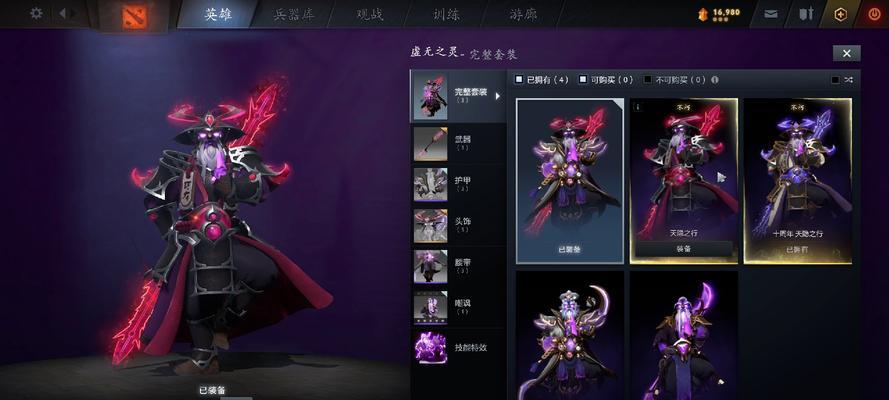Click the Dota 2 logo home button
Viewport: 889px width, 400px height.
click(131, 14)
